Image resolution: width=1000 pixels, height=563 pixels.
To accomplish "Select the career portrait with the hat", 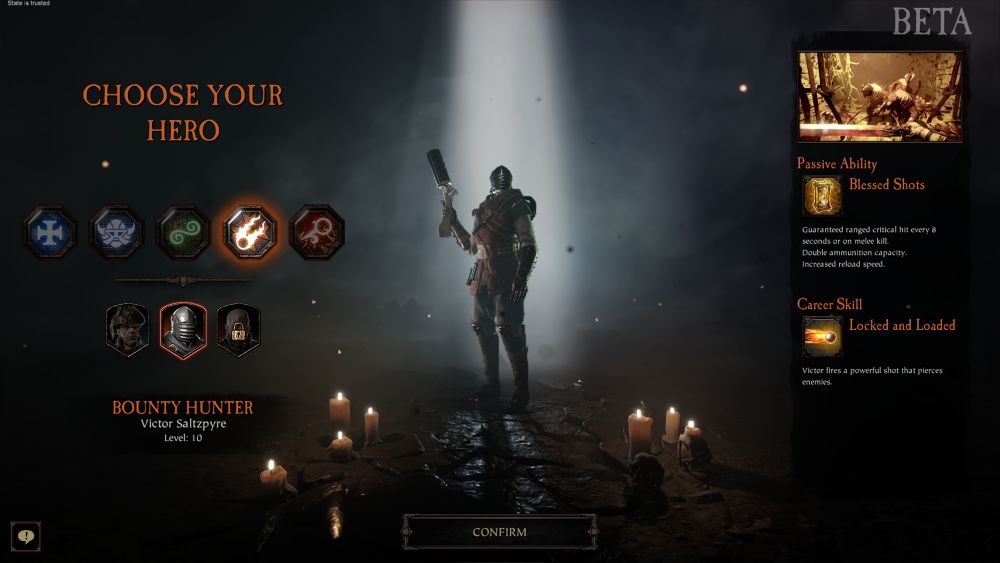I will 128,330.
